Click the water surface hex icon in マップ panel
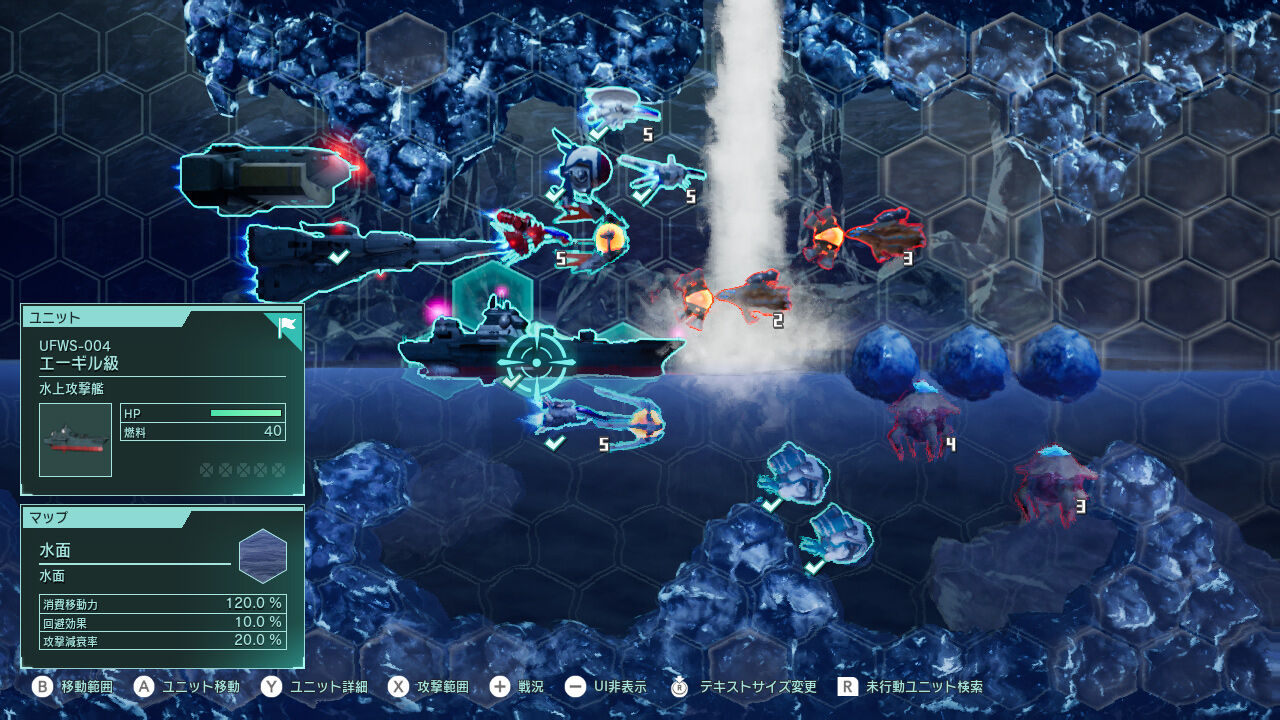This screenshot has width=1280, height=720. pyautogui.click(x=264, y=556)
